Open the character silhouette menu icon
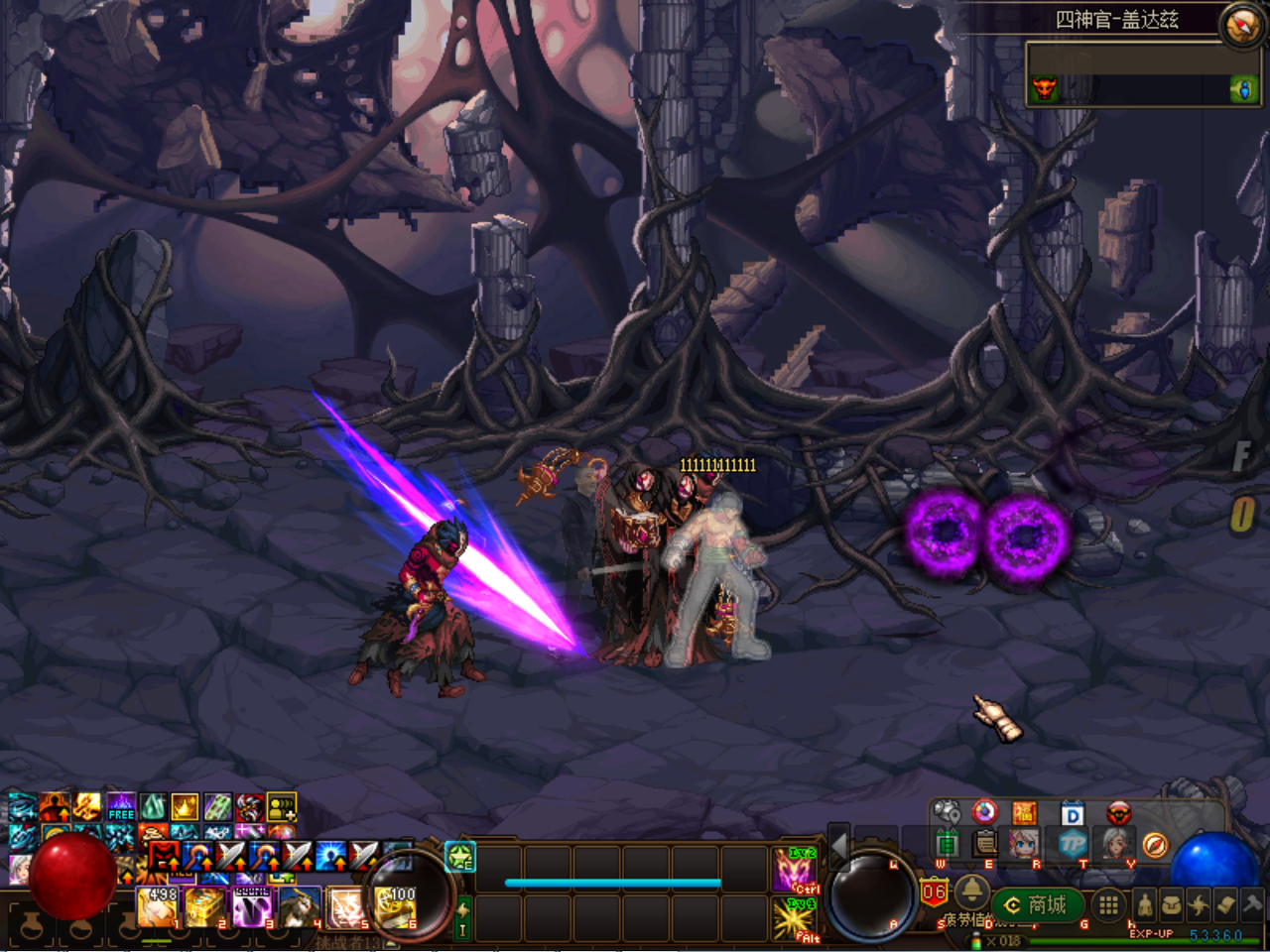 pos(1145,904)
